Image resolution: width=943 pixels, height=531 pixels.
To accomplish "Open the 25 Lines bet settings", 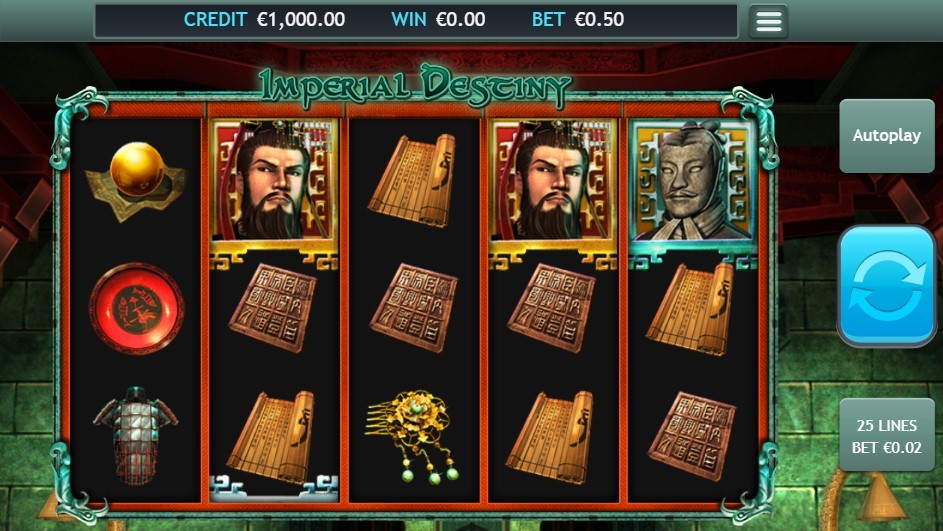I will pyautogui.click(x=886, y=436).
